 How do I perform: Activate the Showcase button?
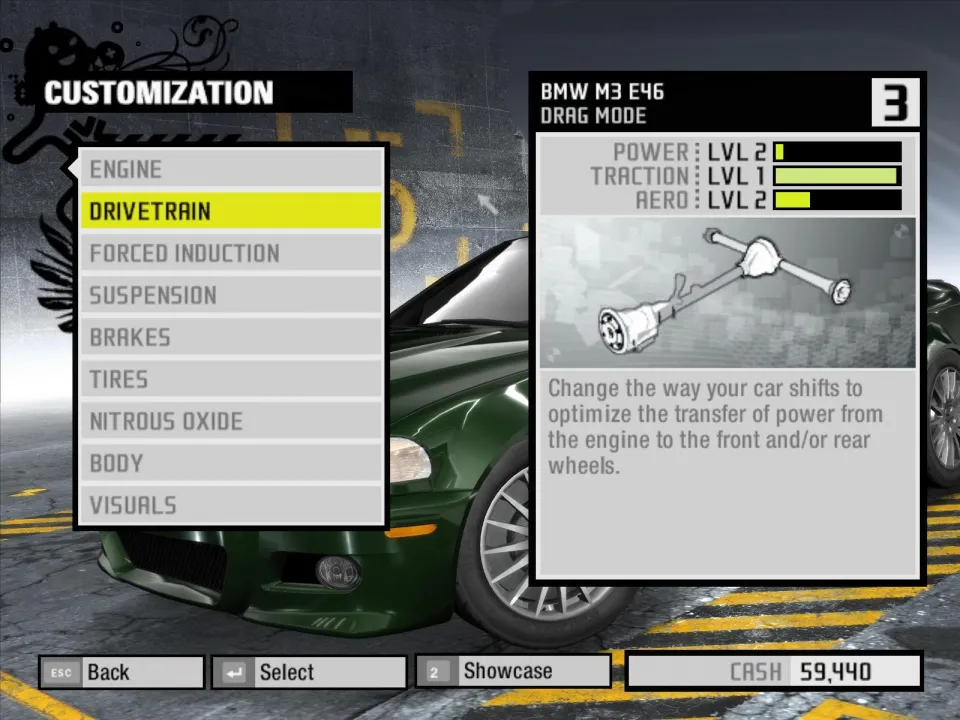point(512,671)
